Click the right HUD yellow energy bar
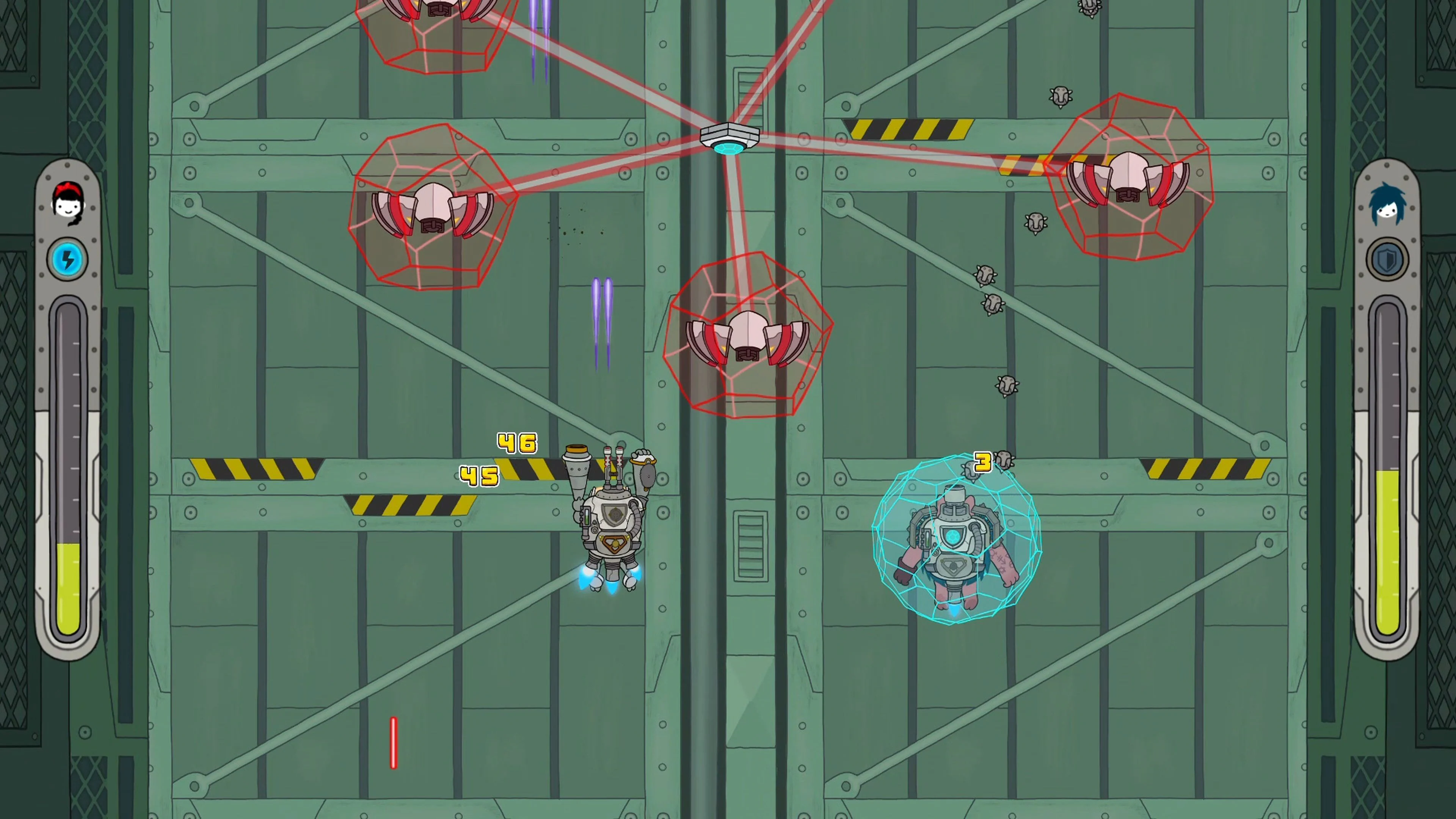Viewport: 1456px width, 819px height. click(x=1388, y=548)
